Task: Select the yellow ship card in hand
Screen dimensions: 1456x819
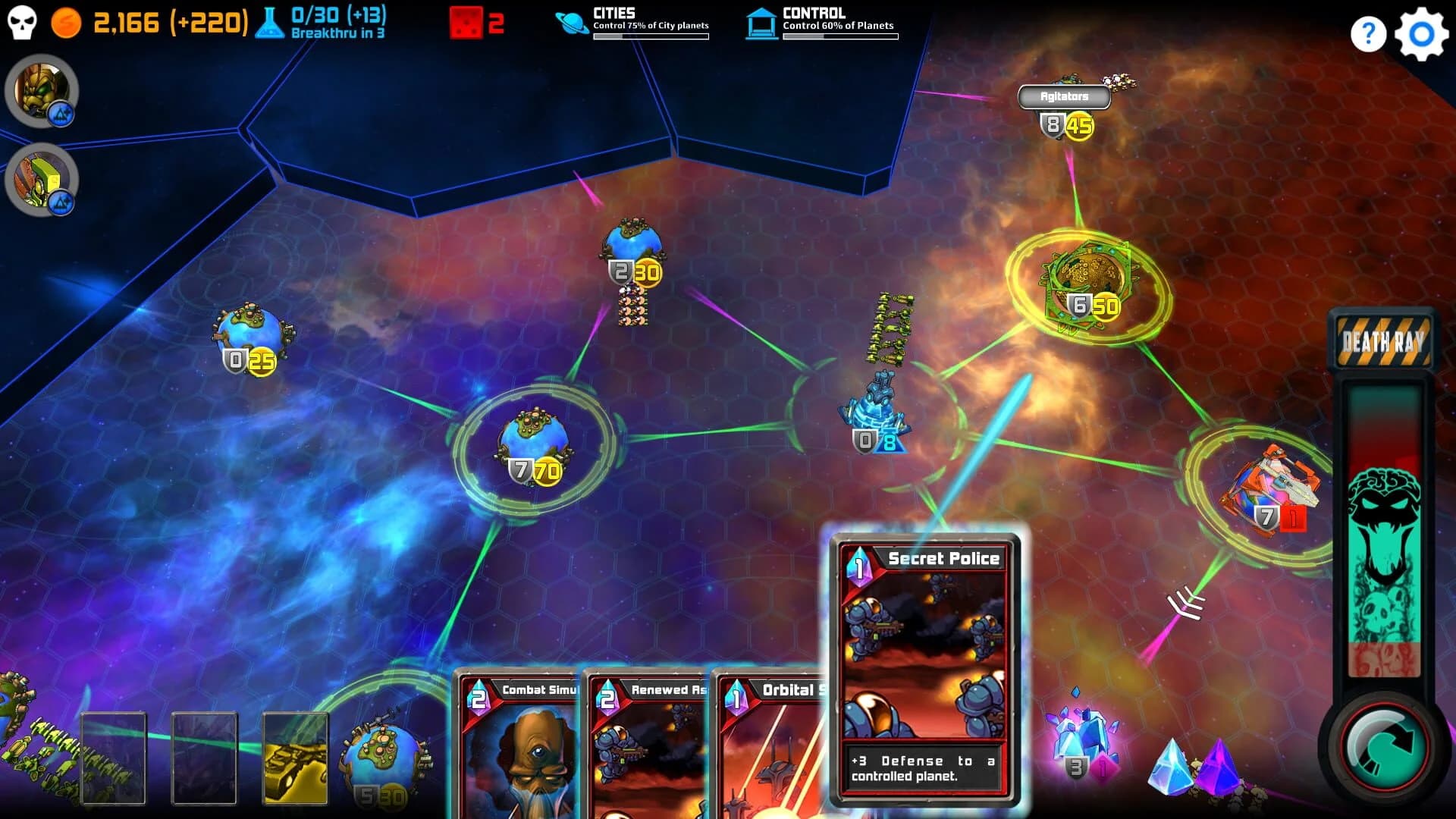Action: pos(295,758)
